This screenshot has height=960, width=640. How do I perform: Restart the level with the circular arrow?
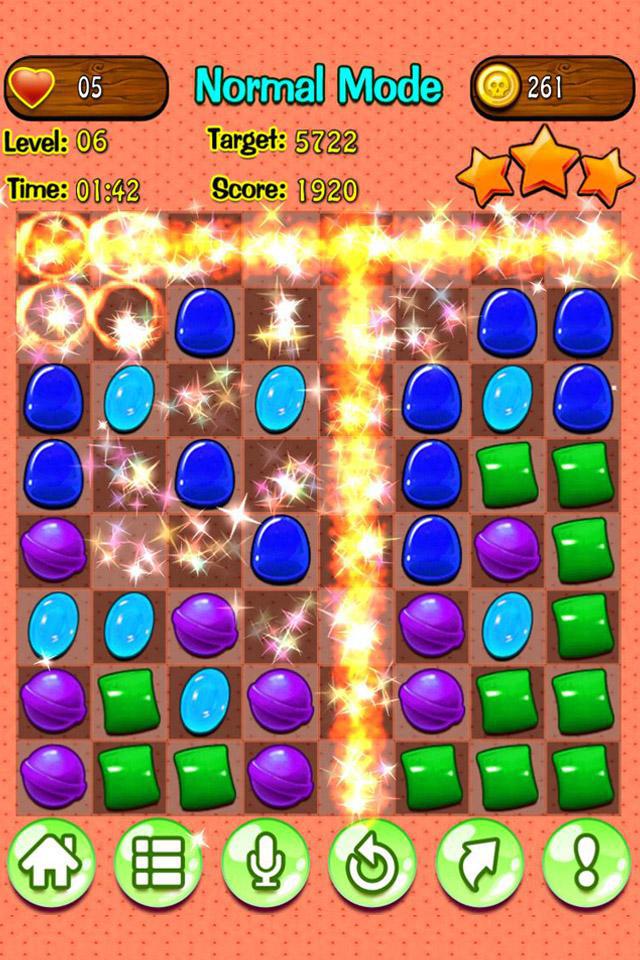point(372,863)
